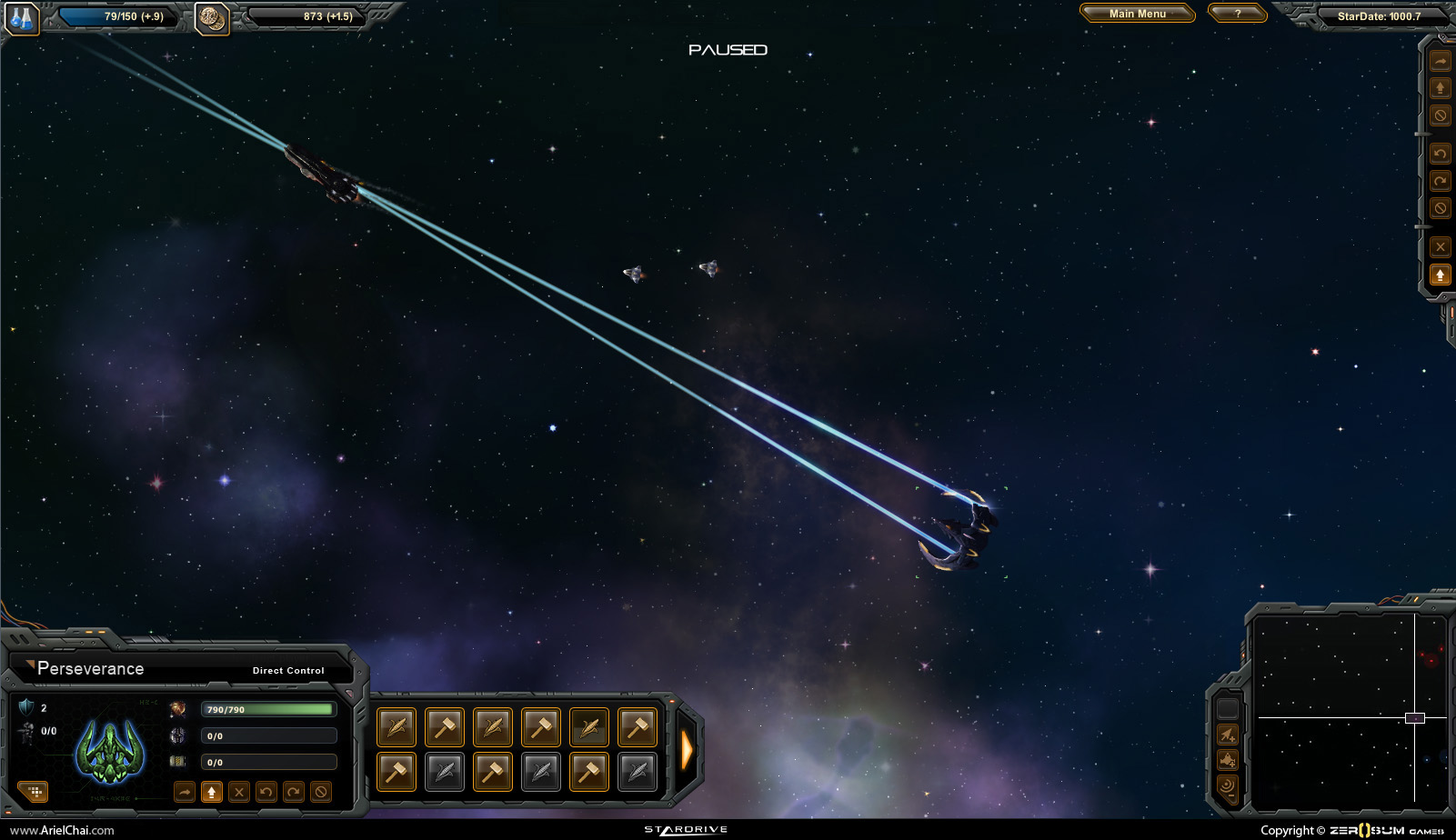Activate the clockwise arrow in the Perseverance panel
This screenshot has width=1456, height=840.
(x=294, y=792)
